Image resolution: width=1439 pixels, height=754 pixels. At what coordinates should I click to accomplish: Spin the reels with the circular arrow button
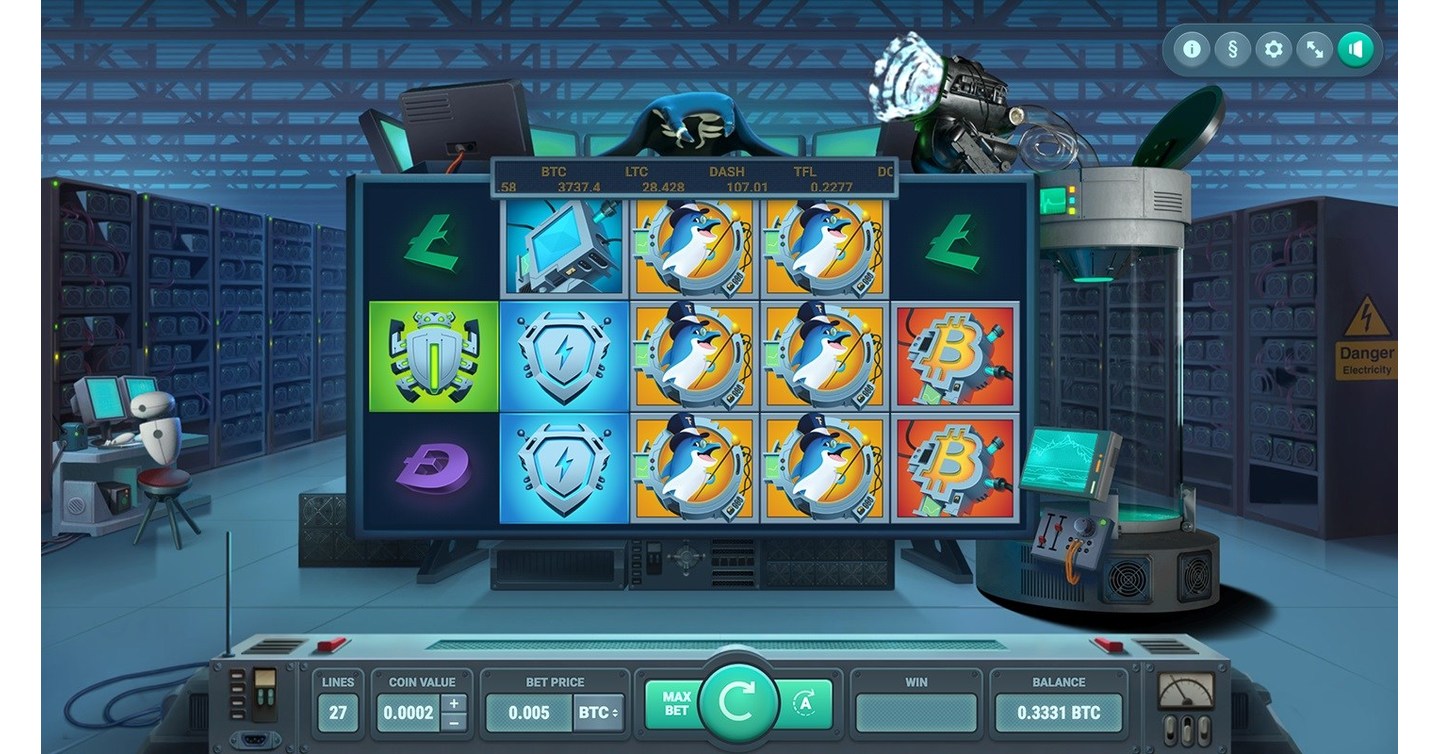(738, 703)
